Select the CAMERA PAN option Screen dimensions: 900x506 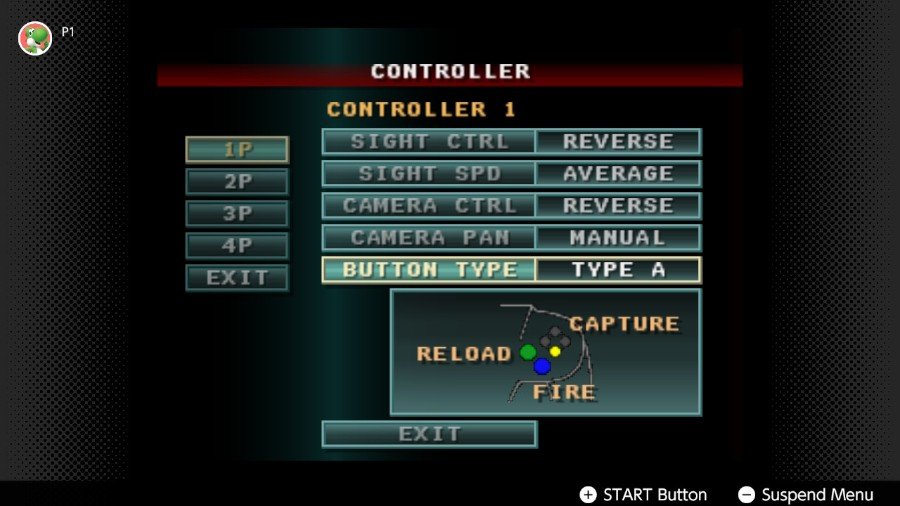pos(429,238)
